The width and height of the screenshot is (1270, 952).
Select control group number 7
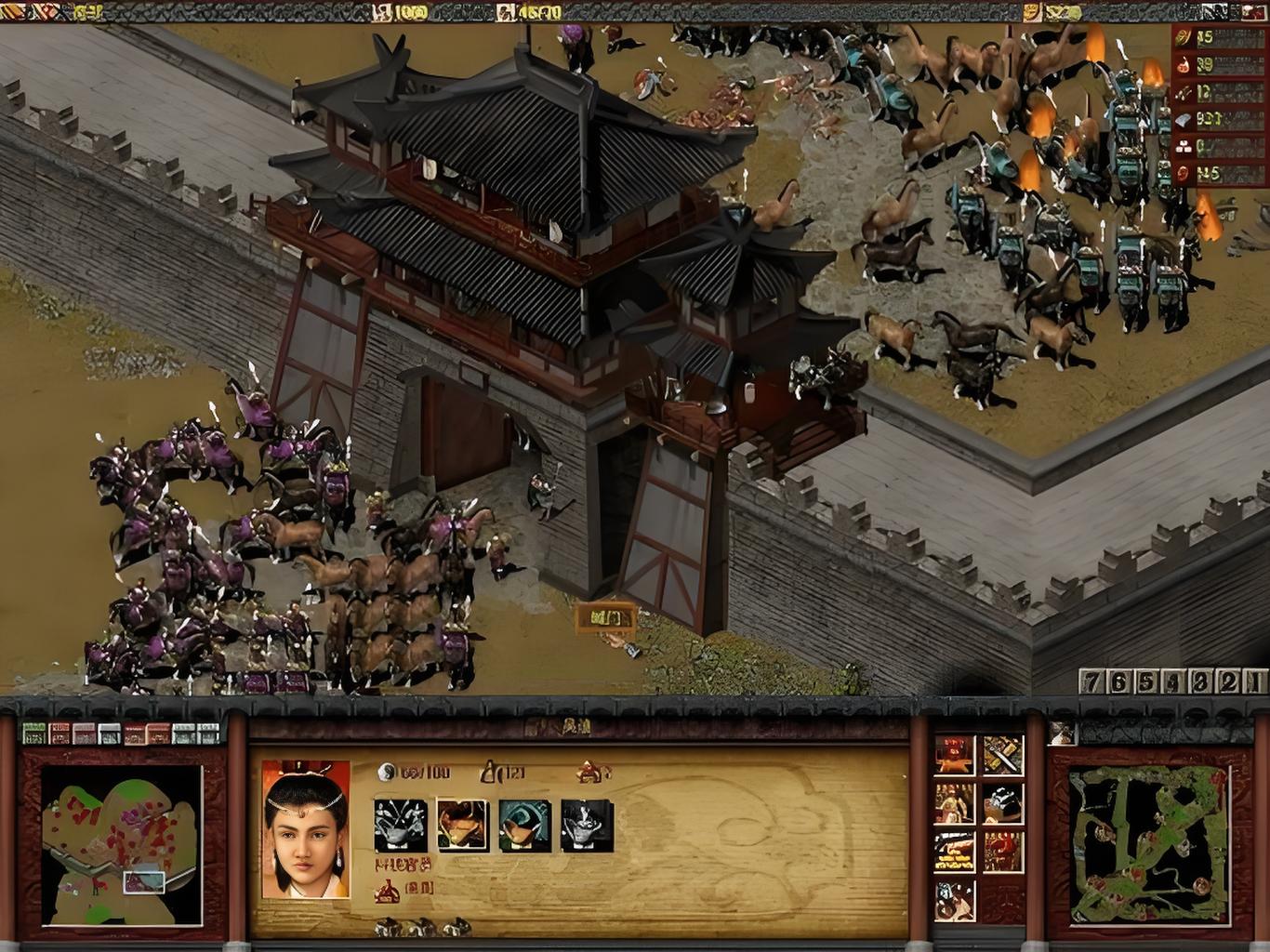[x=1091, y=681]
